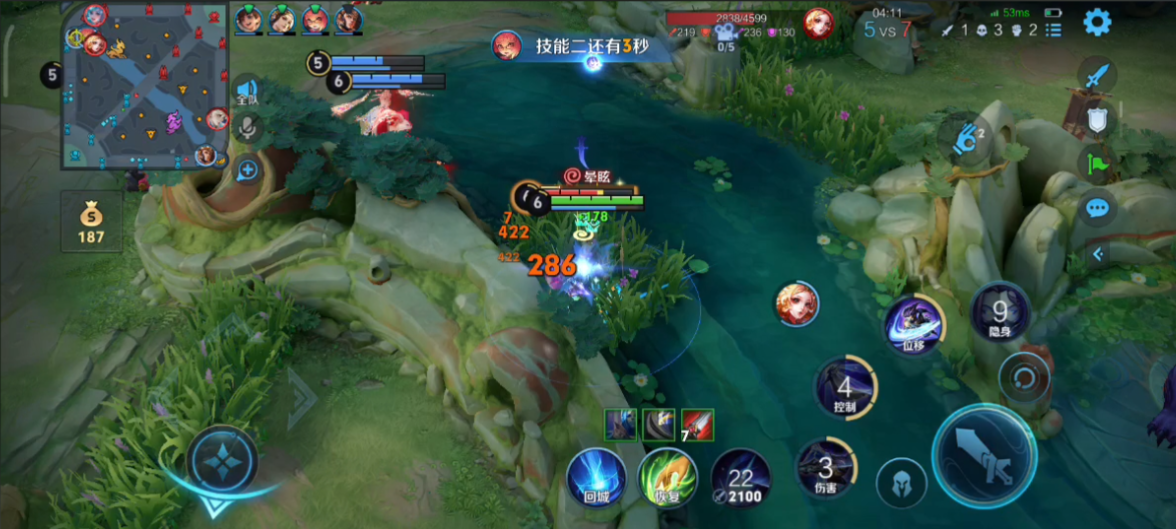
Task: Activate the 恢复 heal spell
Action: (668, 478)
